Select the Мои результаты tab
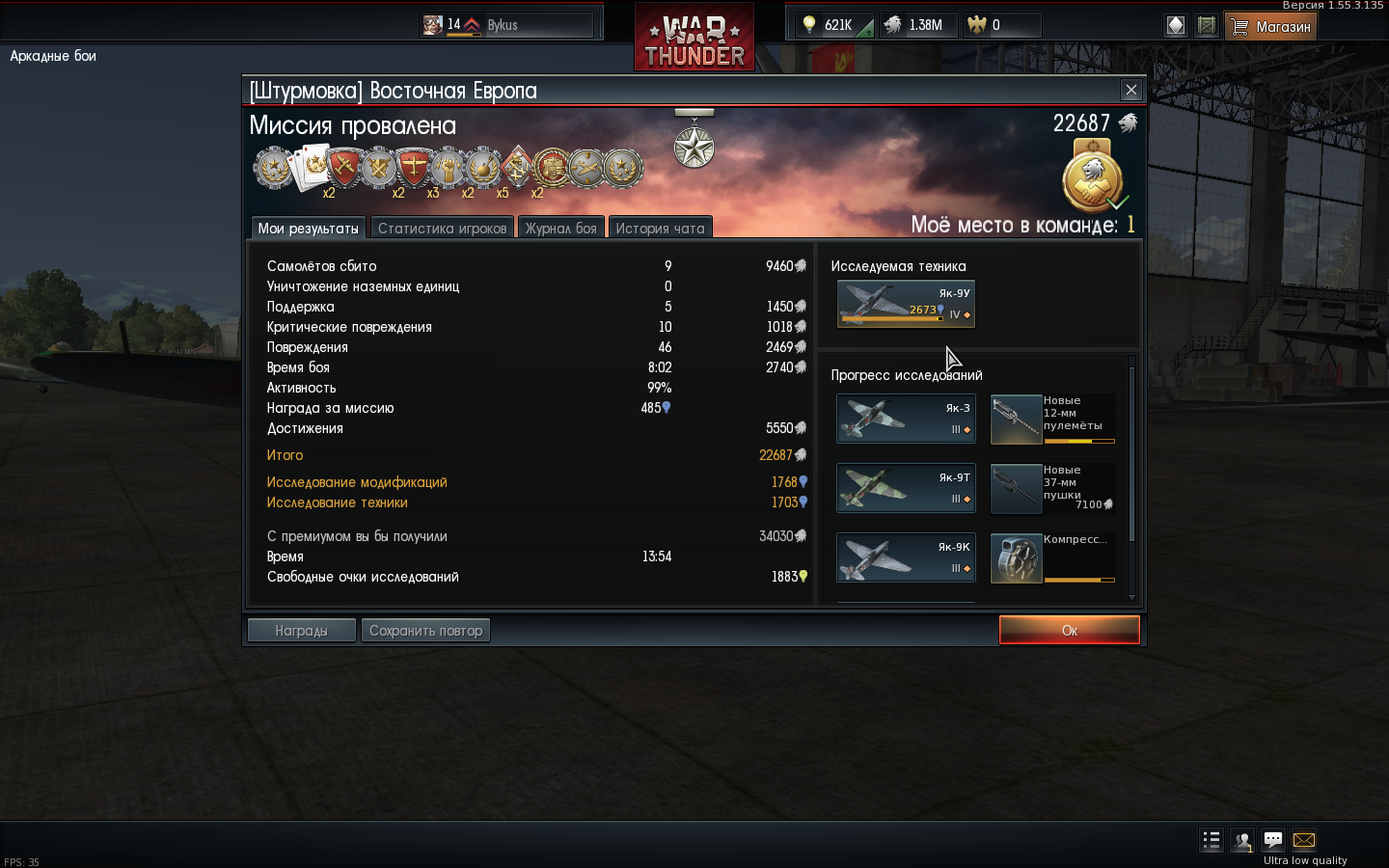1389x868 pixels. 308,228
